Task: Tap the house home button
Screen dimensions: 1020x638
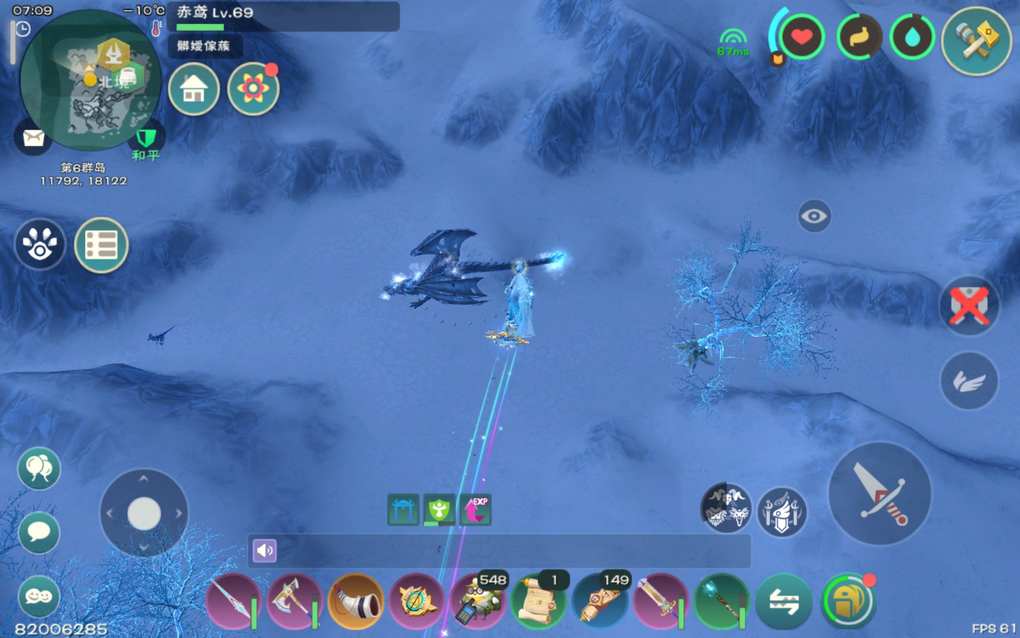Action: [194, 90]
